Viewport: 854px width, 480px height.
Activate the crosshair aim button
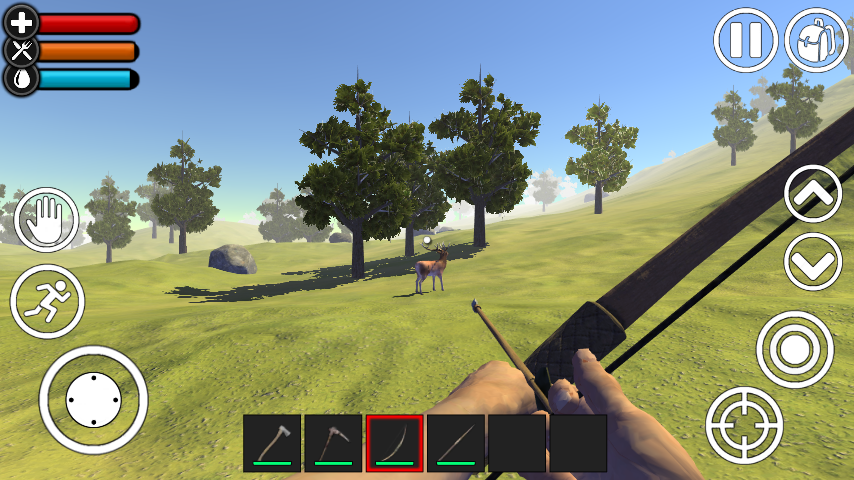pos(744,424)
